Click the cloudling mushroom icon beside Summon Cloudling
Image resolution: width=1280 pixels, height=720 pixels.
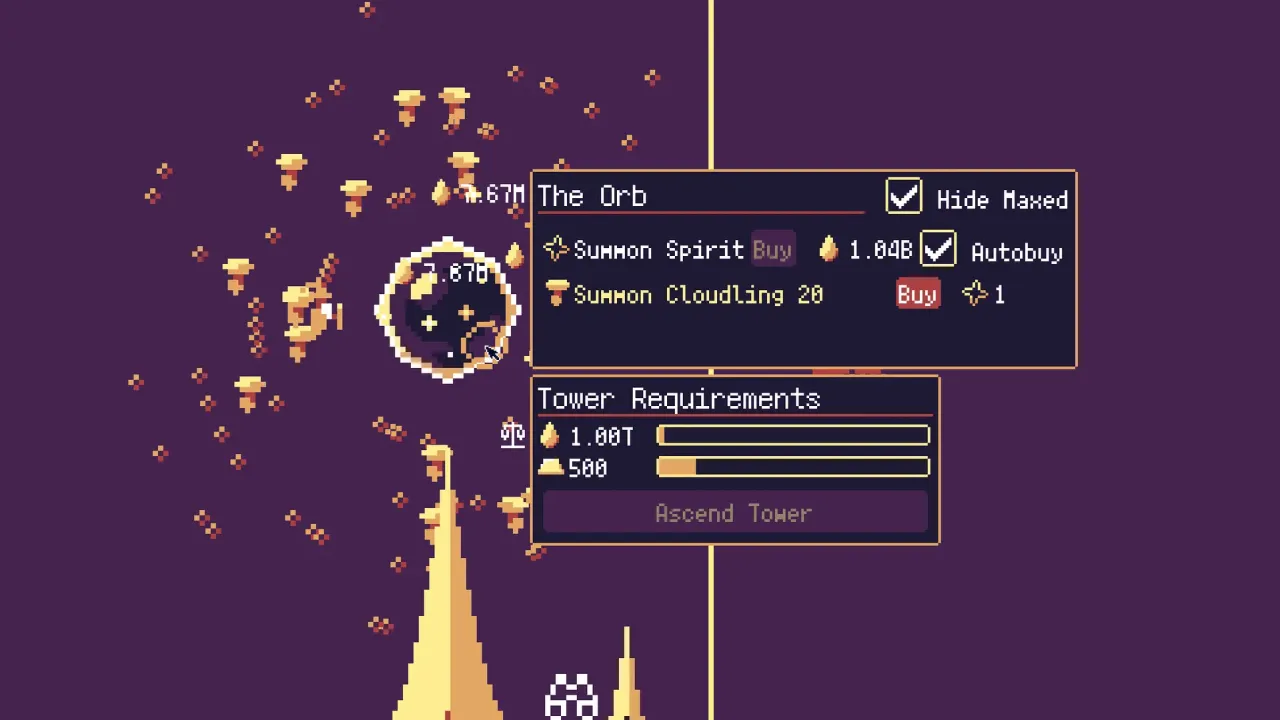[557, 294]
